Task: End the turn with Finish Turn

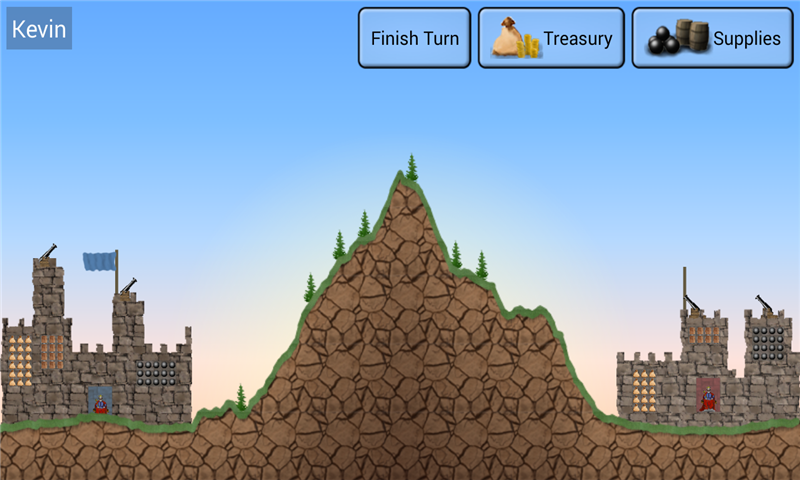Action: [414, 39]
